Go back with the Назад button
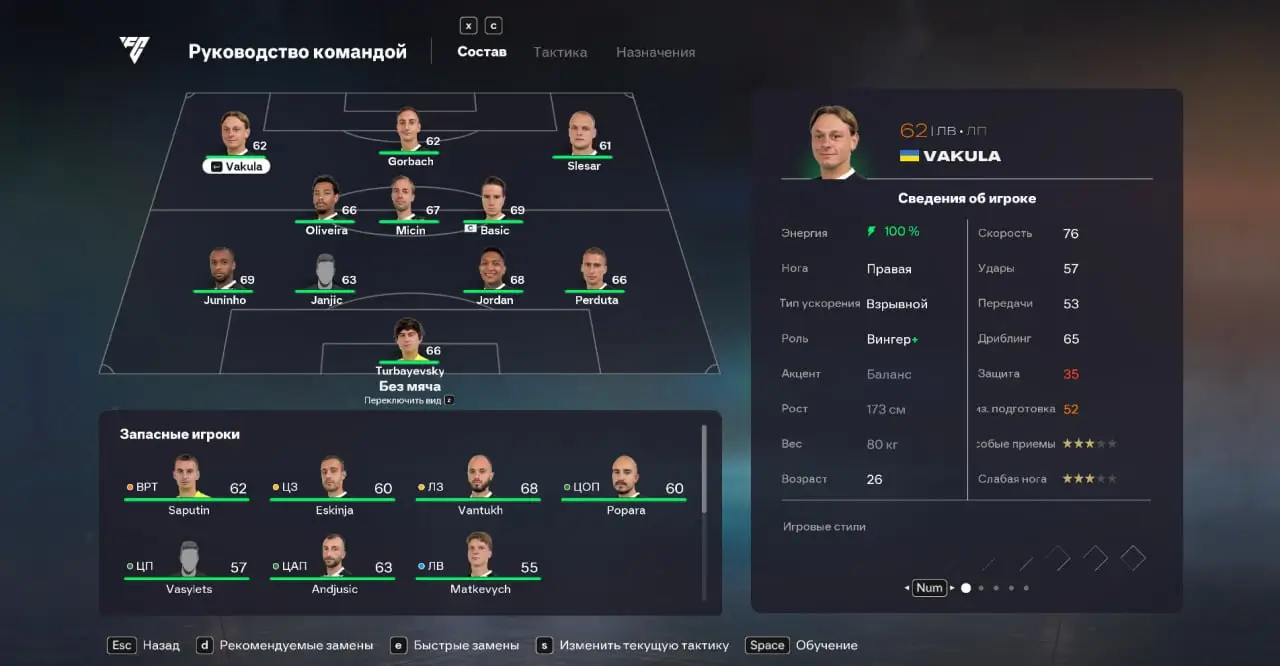Viewport: 1280px width, 666px height. coord(152,645)
